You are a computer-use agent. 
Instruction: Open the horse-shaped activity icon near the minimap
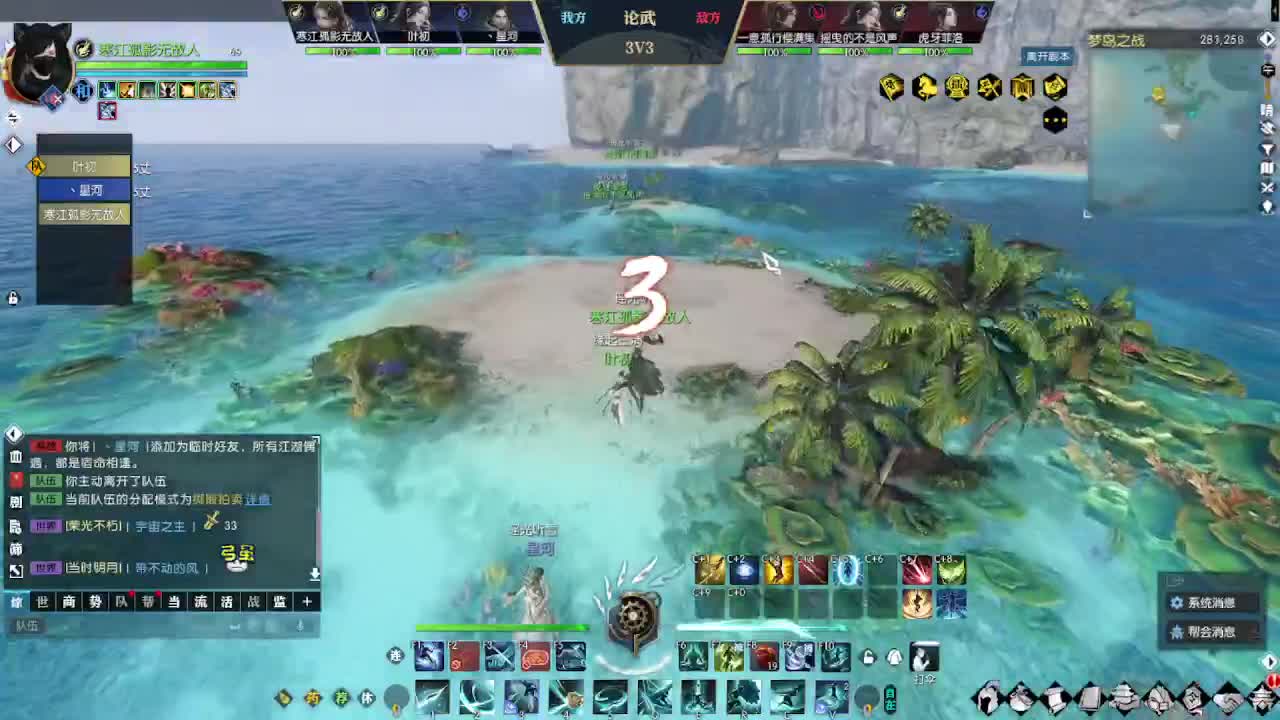click(x=926, y=86)
